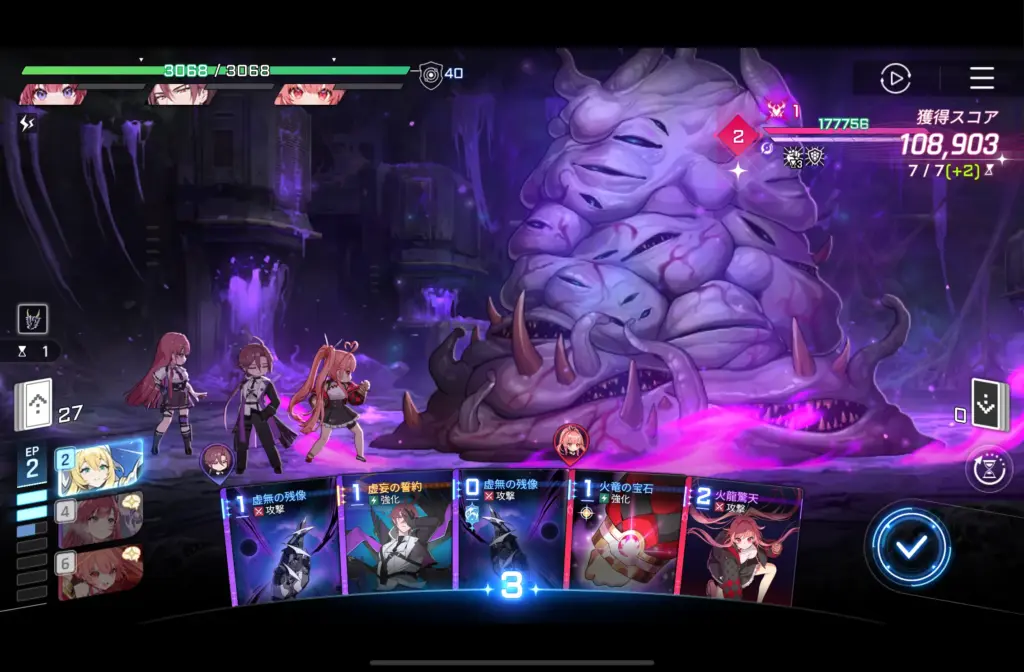Activate the blonde character's 2-EP skill

click(x=99, y=468)
